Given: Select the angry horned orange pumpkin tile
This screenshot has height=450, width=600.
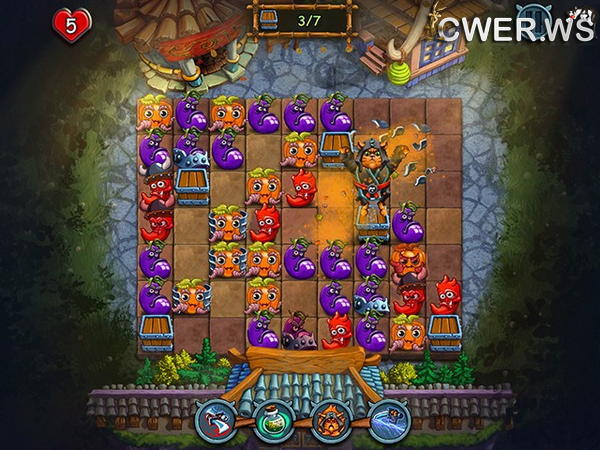Looking at the screenshot, I should click(x=407, y=261).
